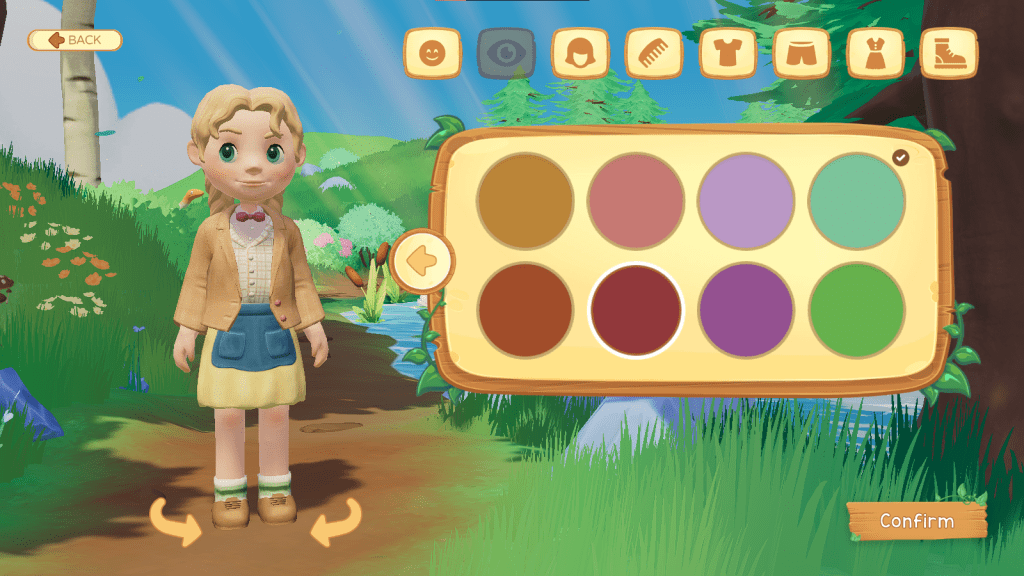Choose the rust orange-brown color swatch
1024x576 pixels.
(x=525, y=310)
